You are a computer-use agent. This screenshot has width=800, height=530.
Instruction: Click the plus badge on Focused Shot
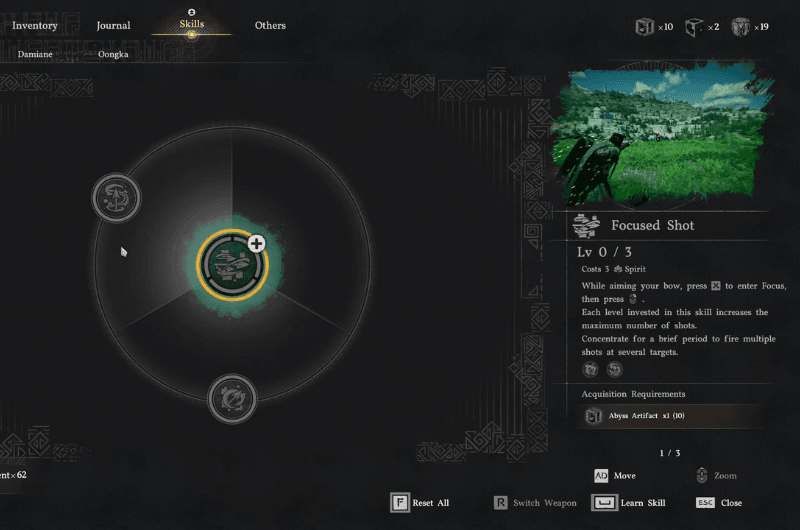[256, 243]
